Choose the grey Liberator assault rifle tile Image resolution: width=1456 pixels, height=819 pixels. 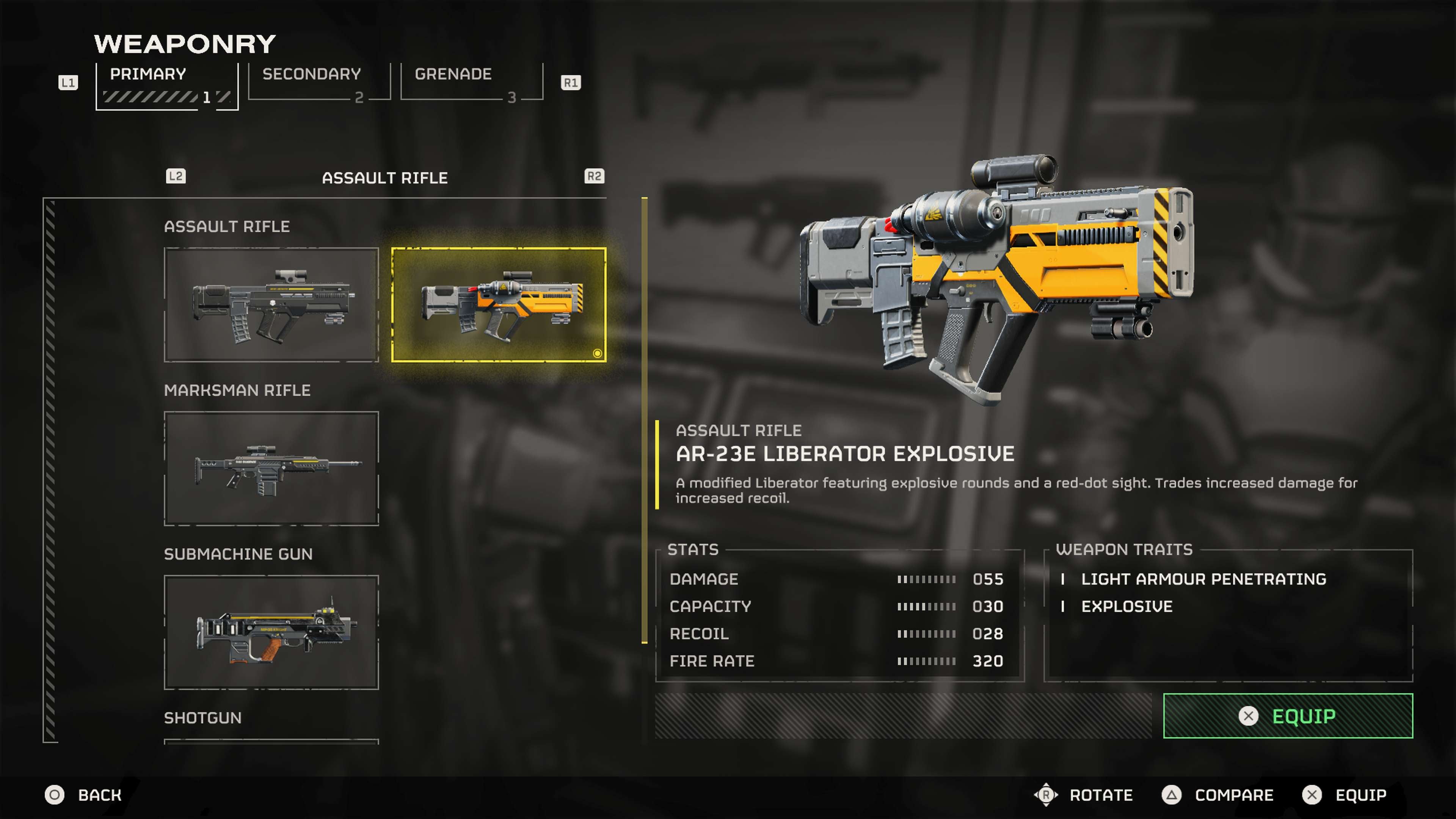(x=271, y=304)
